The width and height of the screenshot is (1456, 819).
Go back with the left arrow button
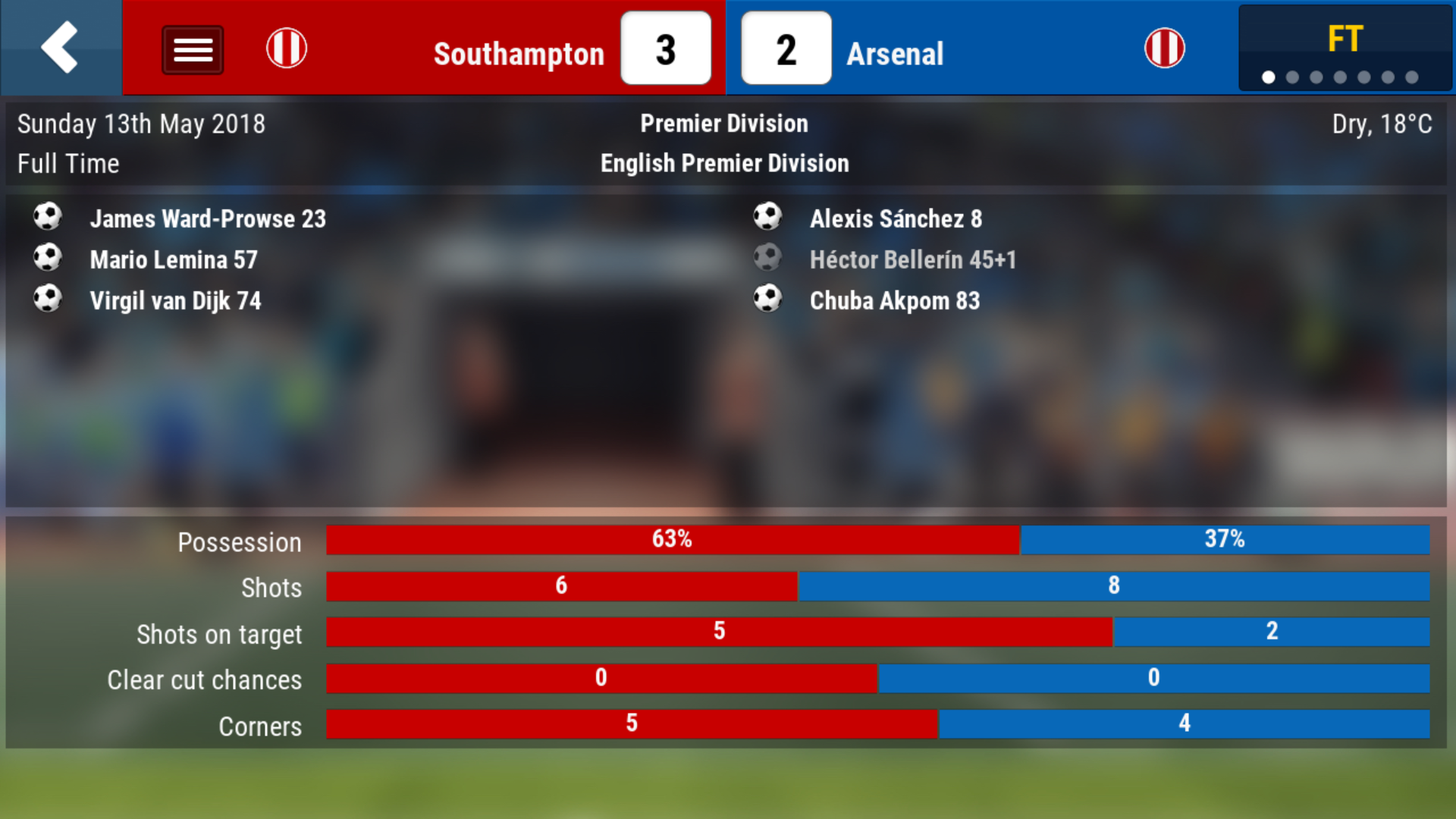pos(60,48)
